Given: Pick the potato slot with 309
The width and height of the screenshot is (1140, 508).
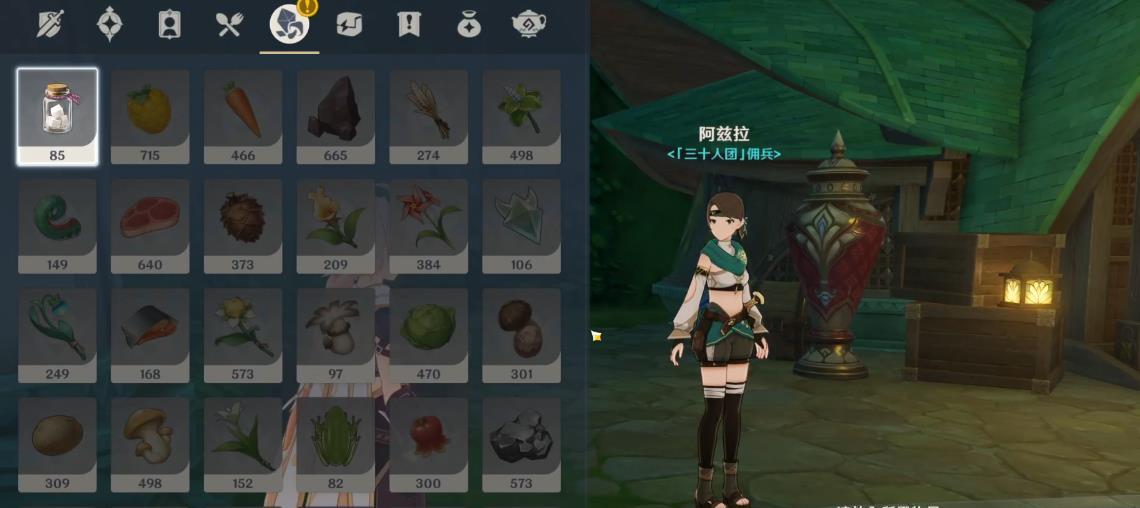Looking at the screenshot, I should pyautogui.click(x=57, y=443).
